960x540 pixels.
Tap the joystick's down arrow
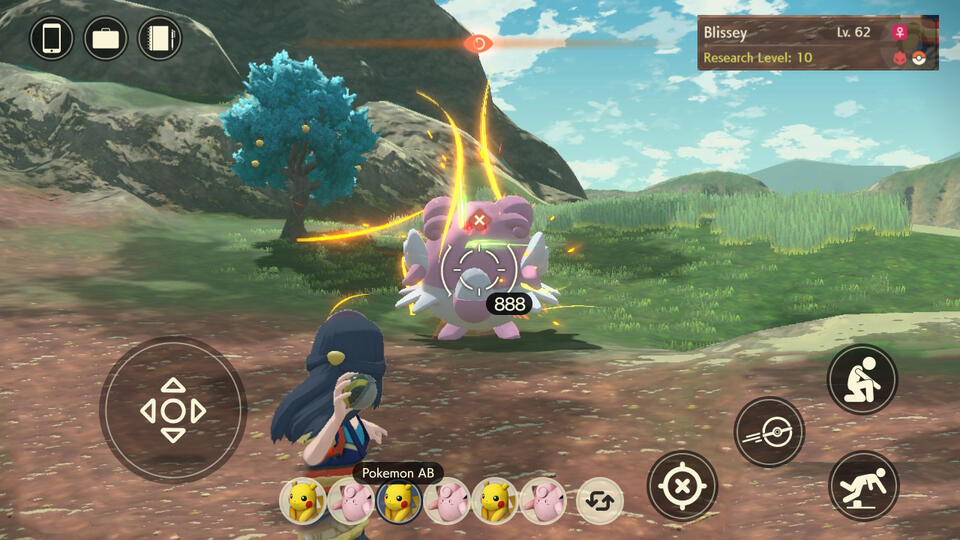point(173,435)
